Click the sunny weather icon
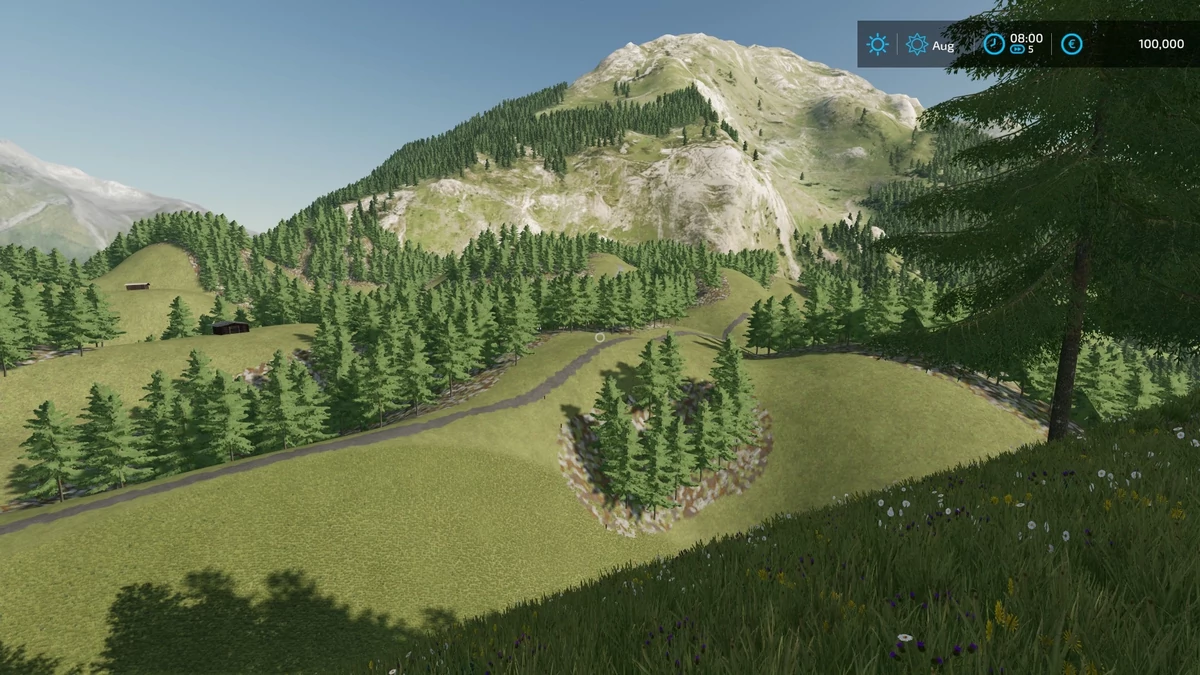 [877, 44]
